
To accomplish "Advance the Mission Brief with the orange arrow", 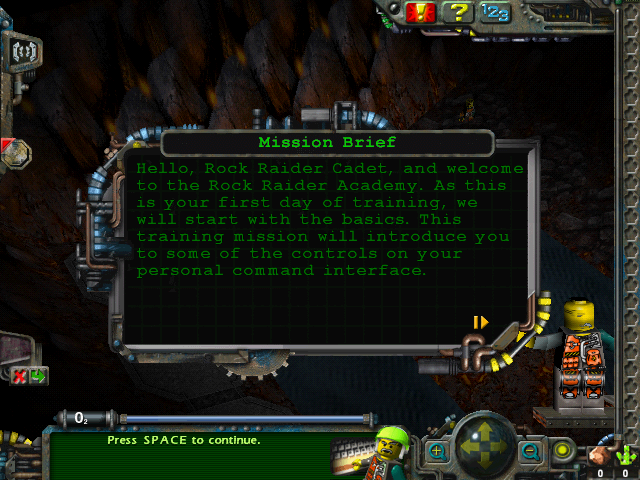I will [481, 322].
